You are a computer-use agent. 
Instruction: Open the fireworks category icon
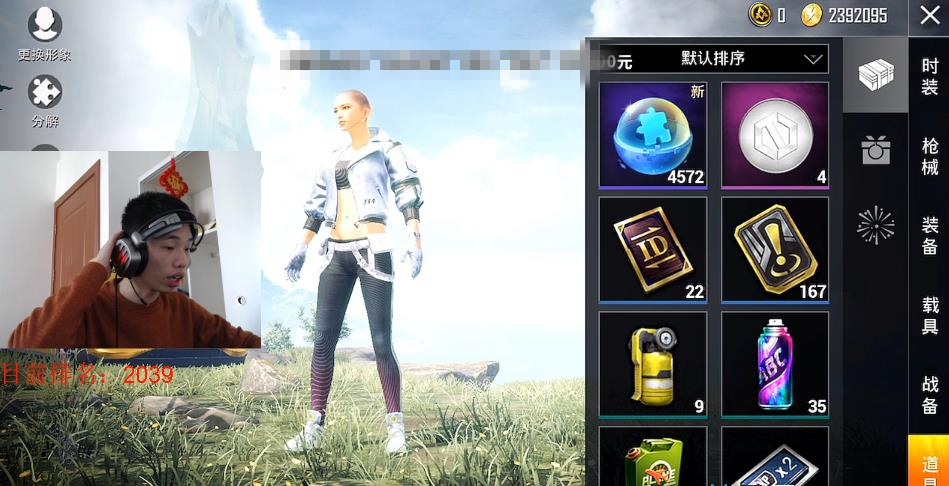click(875, 226)
